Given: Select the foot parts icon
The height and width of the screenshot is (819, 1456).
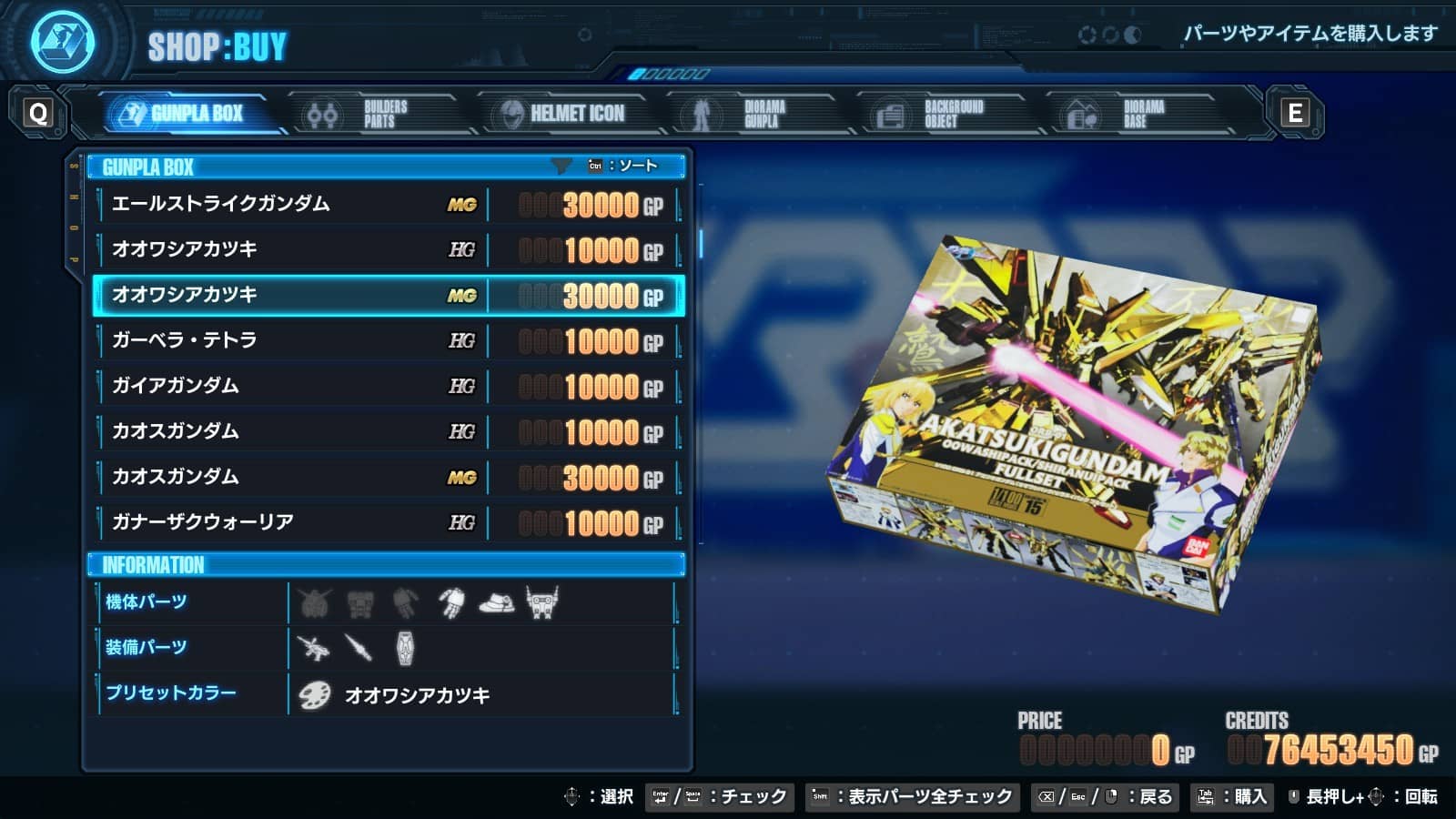Looking at the screenshot, I should pyautogui.click(x=497, y=603).
